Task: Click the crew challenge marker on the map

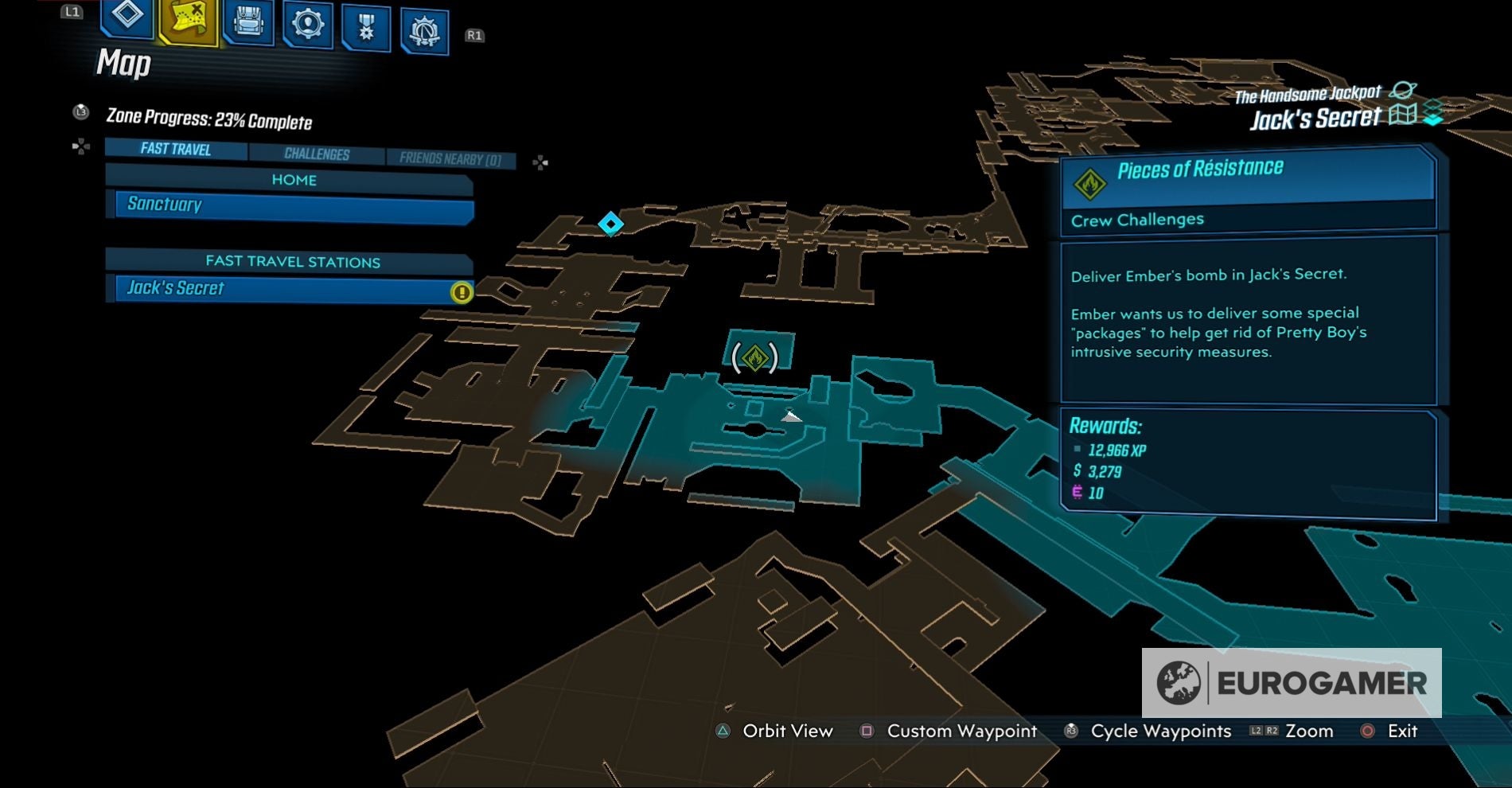Action: (754, 357)
